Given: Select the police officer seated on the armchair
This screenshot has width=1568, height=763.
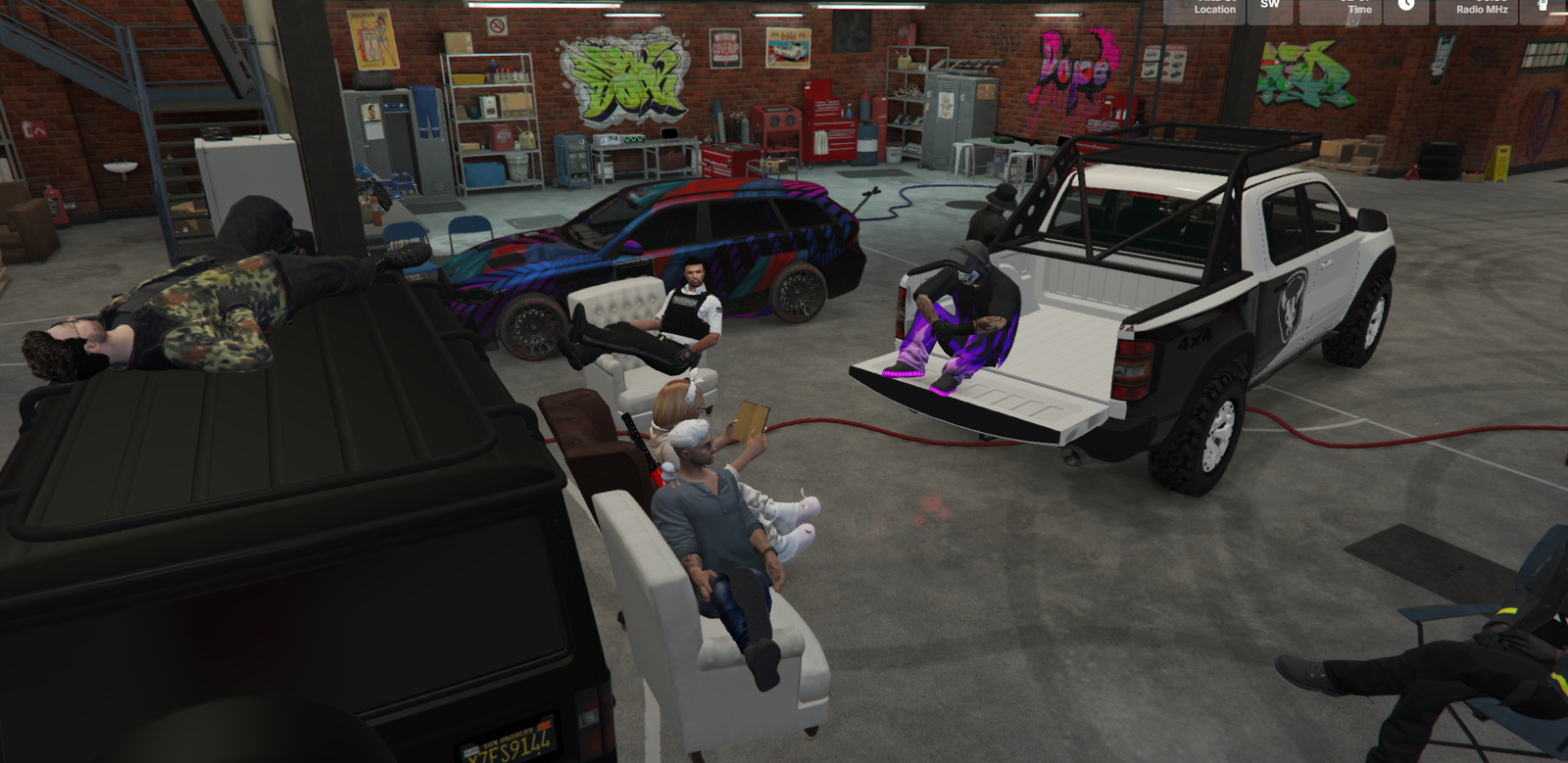Looking at the screenshot, I should click(x=689, y=313).
